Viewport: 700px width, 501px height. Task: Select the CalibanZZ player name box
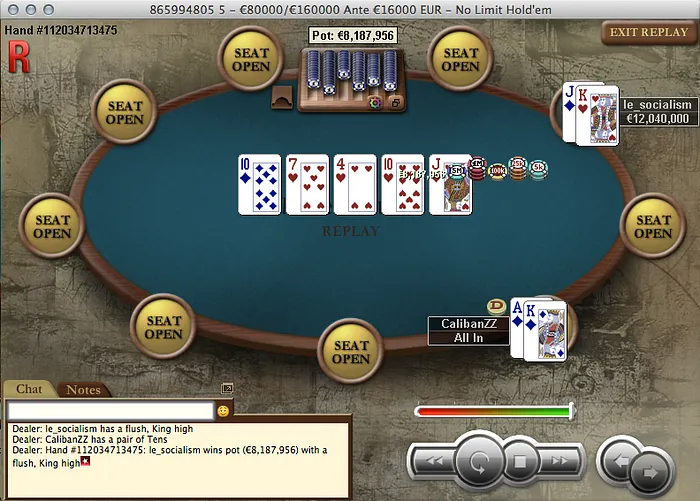click(x=469, y=330)
